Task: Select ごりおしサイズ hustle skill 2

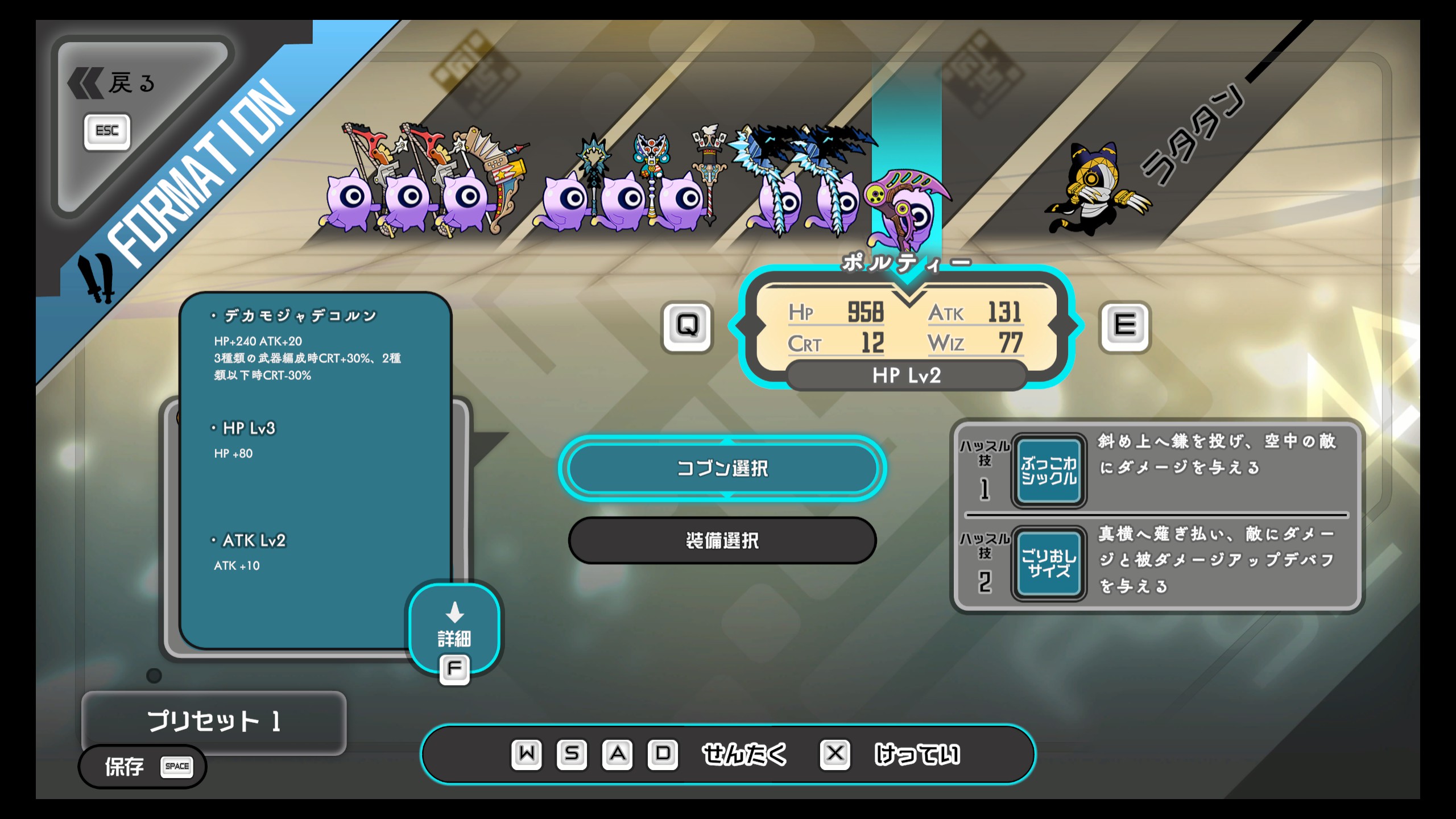Action: [1048, 564]
